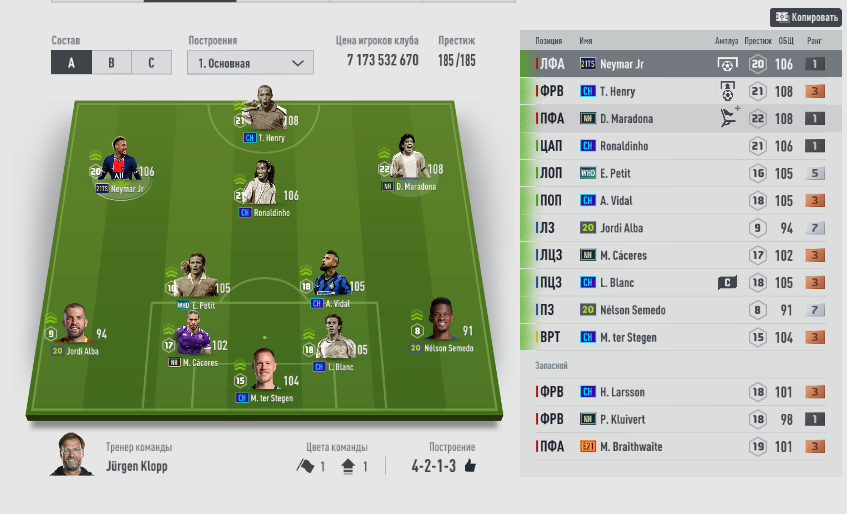This screenshot has width=847, height=514.
Task: Pick the Ronaldinho row in the list
Action: pos(680,146)
